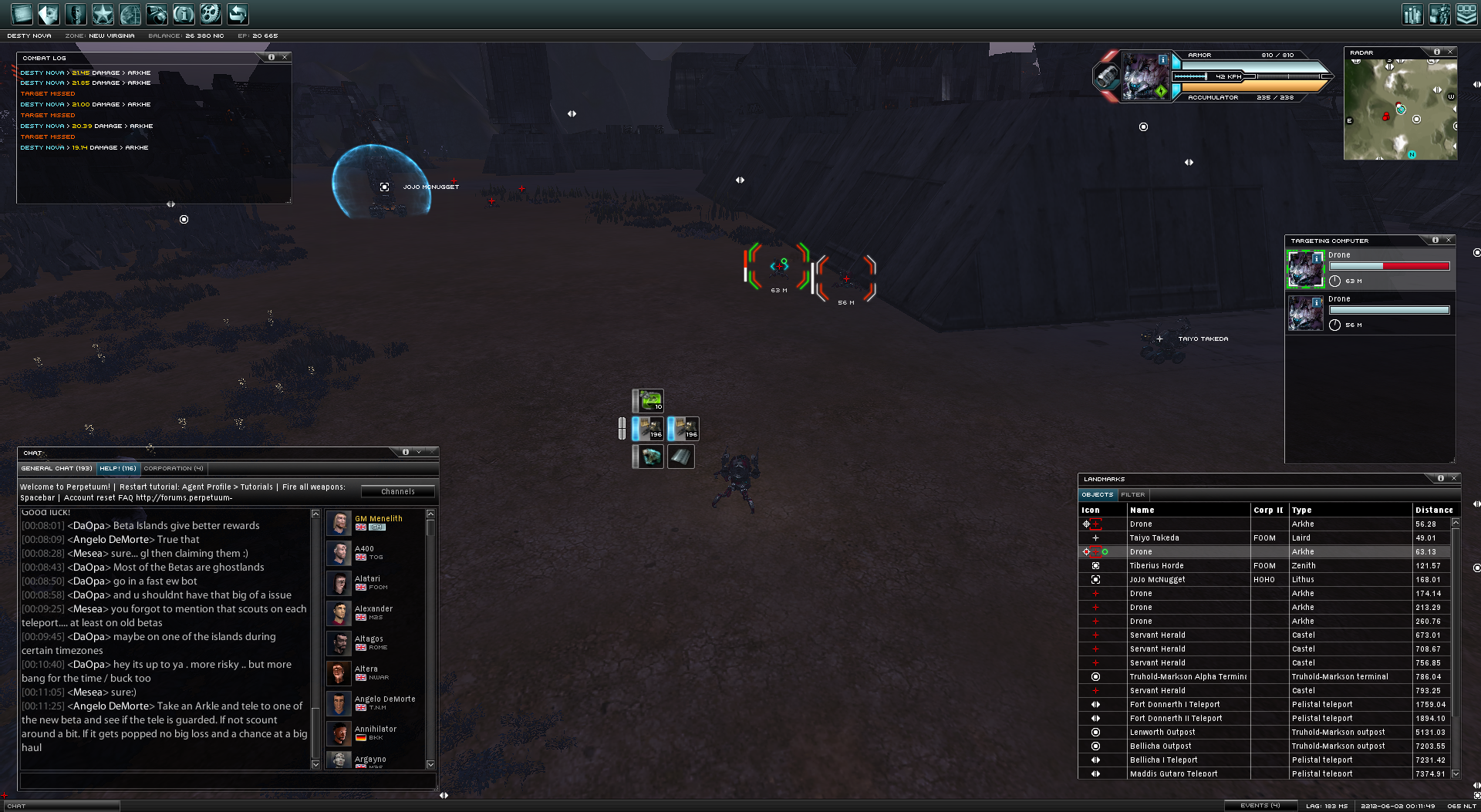Open the star and laurel toolbar icon
This screenshot has height=812, width=1481.
102,14
